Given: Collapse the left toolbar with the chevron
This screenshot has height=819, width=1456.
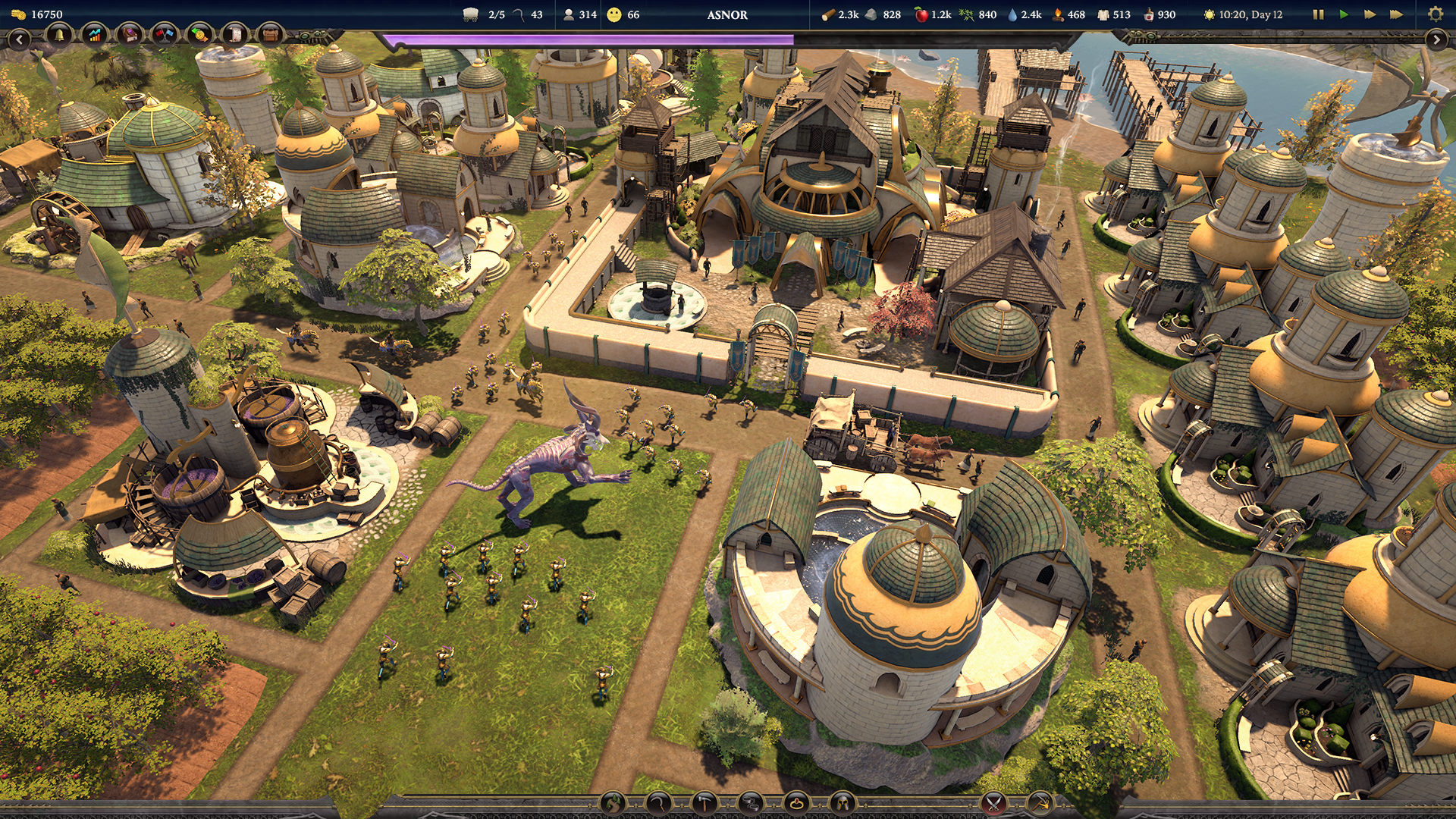Looking at the screenshot, I should [x=20, y=38].
